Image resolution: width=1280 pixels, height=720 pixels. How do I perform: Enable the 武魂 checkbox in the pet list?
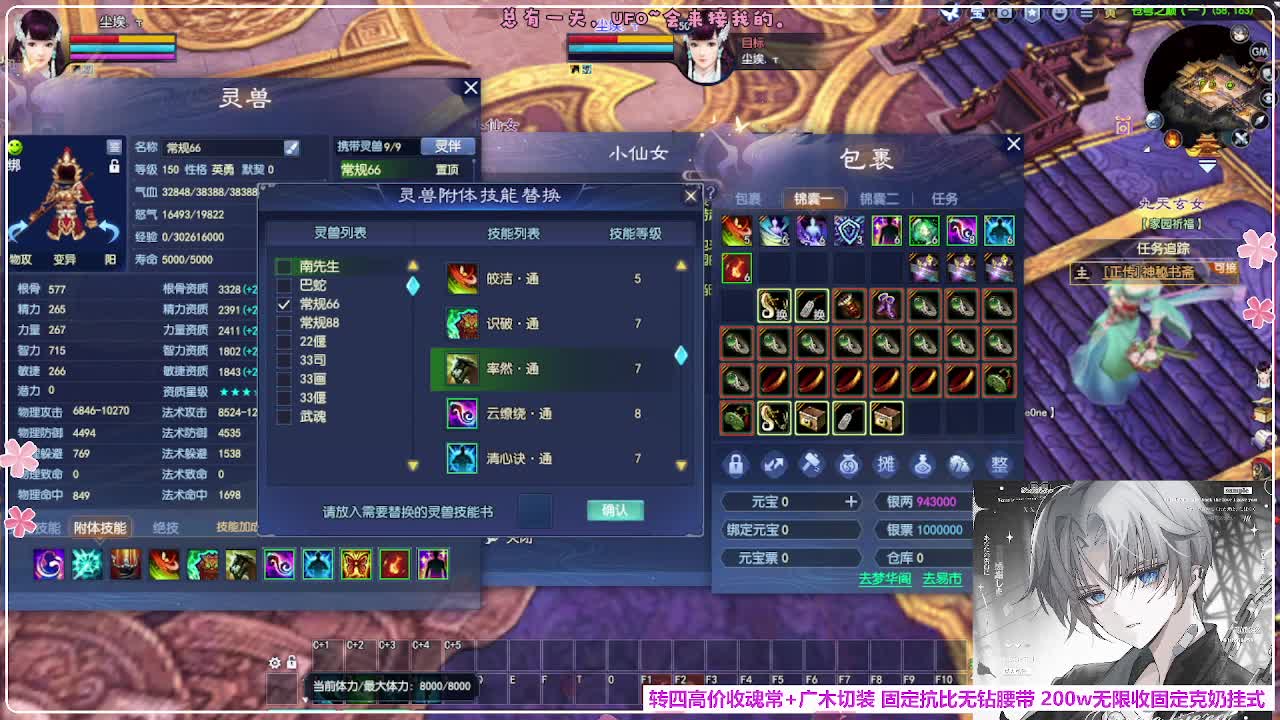(282, 415)
